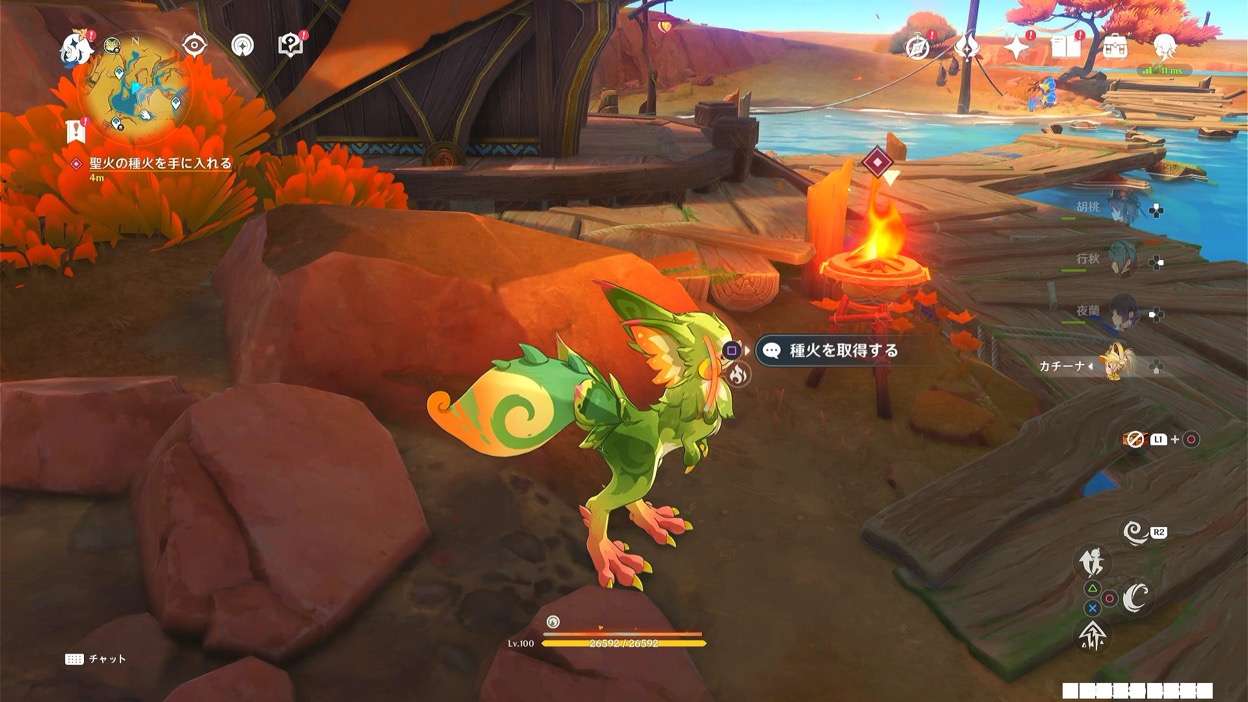Open the concentric-arc signal icon
Viewport: 1248px width, 702px height.
click(242, 45)
